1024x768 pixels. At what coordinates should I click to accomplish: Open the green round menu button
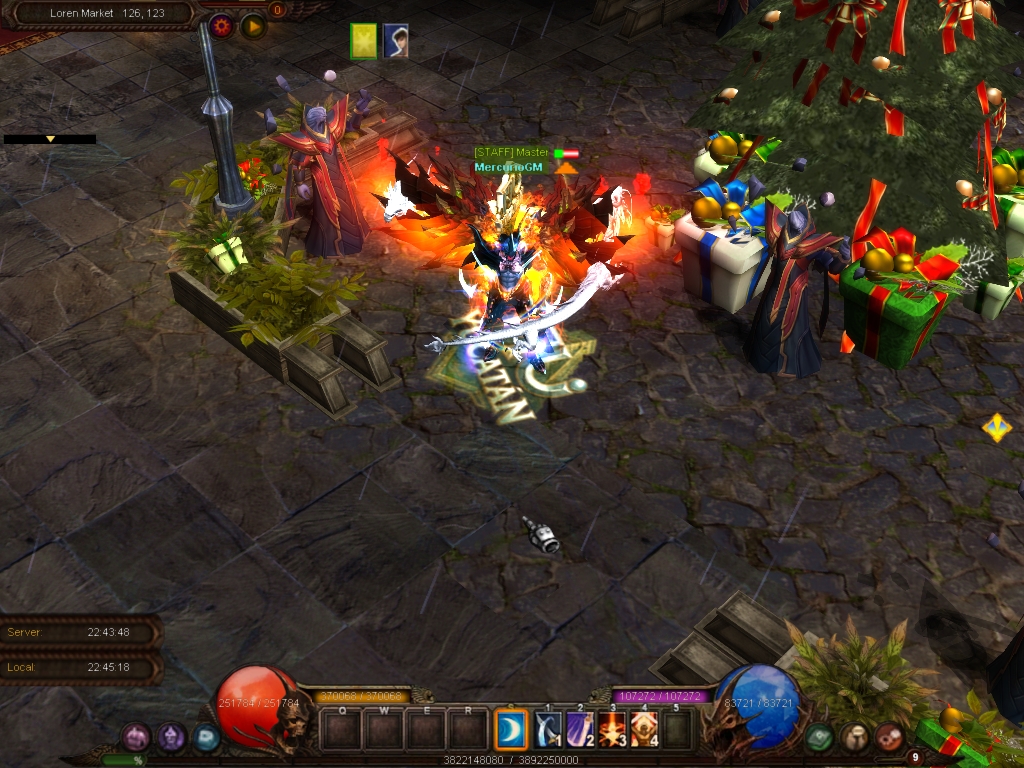820,738
